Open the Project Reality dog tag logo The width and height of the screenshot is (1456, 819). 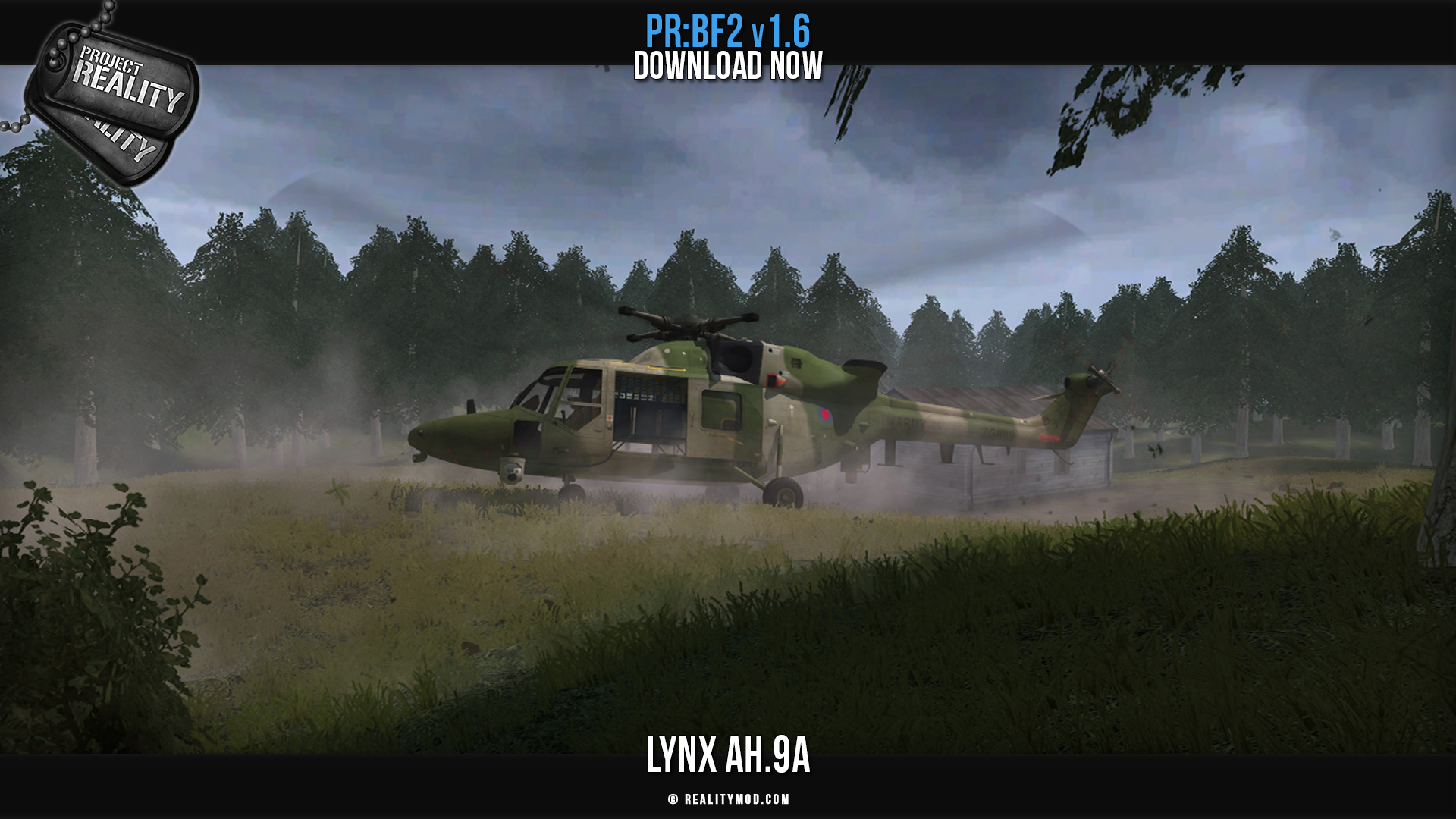click(114, 95)
